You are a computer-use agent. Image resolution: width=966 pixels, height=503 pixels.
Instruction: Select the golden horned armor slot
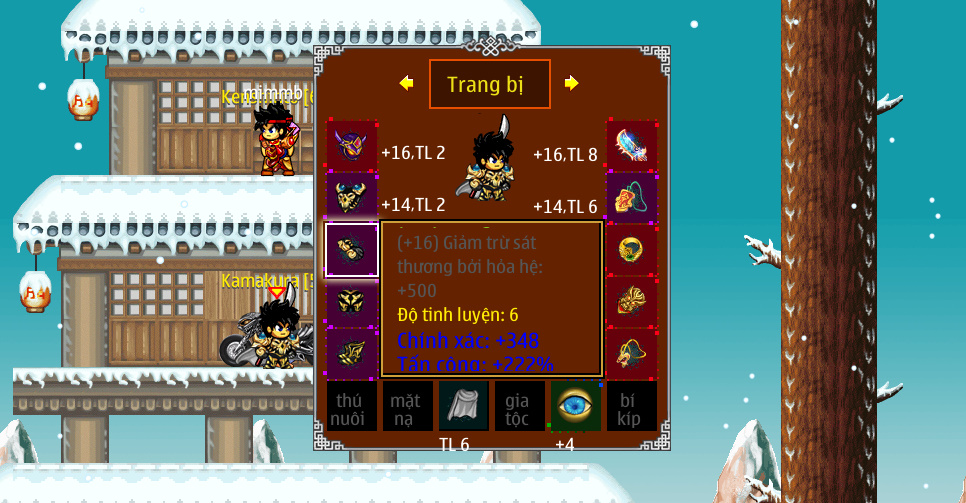pyautogui.click(x=351, y=197)
